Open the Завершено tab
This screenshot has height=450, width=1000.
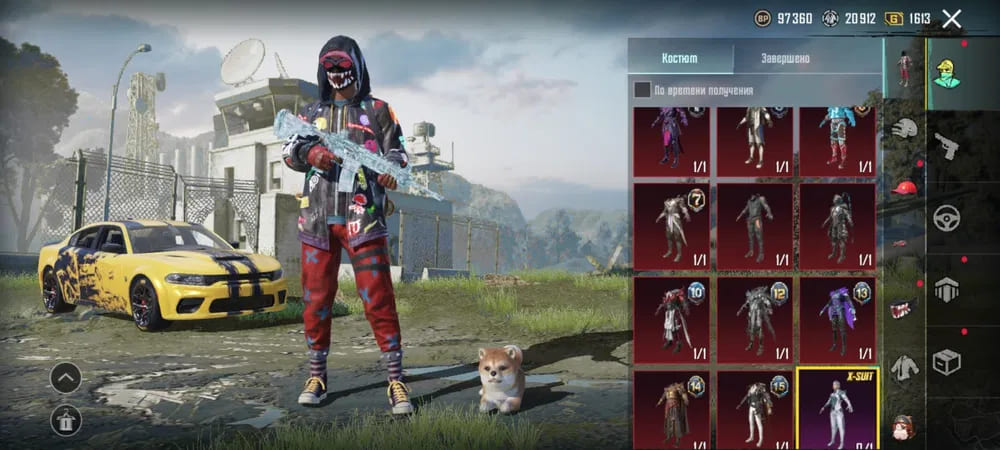coord(786,58)
